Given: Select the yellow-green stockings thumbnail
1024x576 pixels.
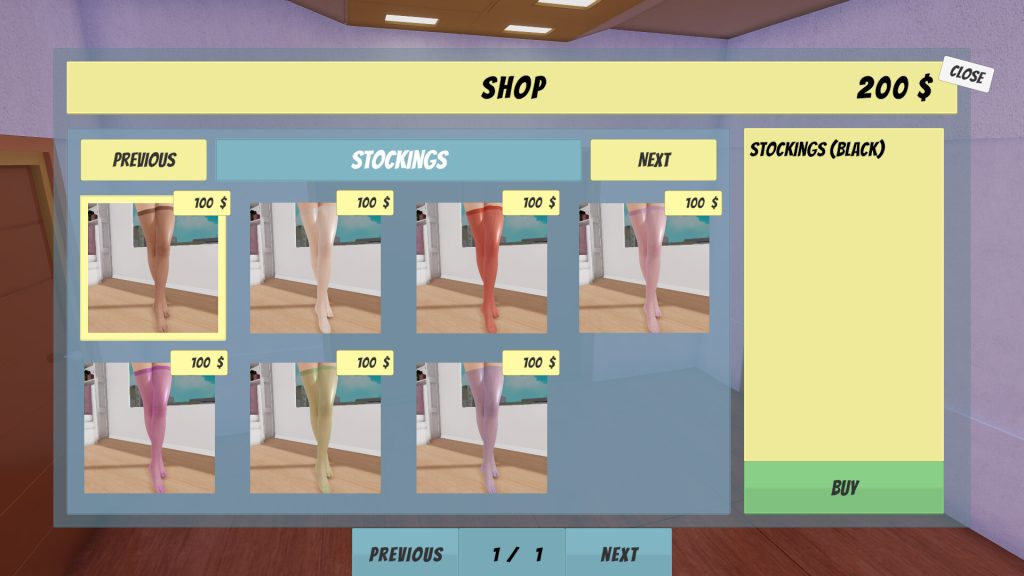Looking at the screenshot, I should click(315, 428).
